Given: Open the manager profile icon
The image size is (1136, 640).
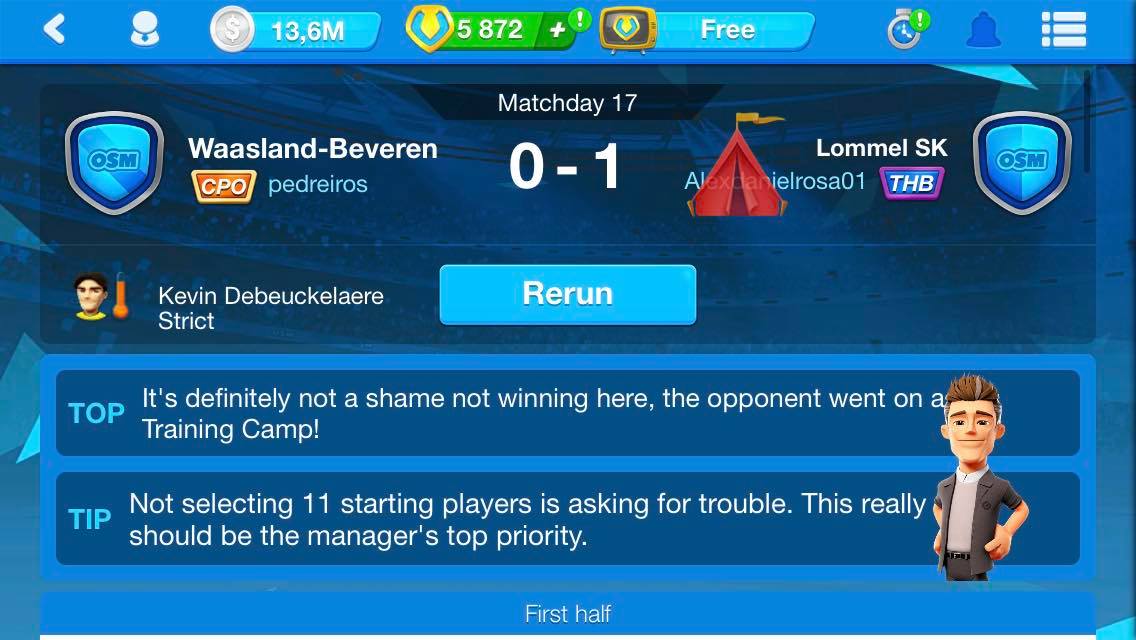Looking at the screenshot, I should (145, 29).
